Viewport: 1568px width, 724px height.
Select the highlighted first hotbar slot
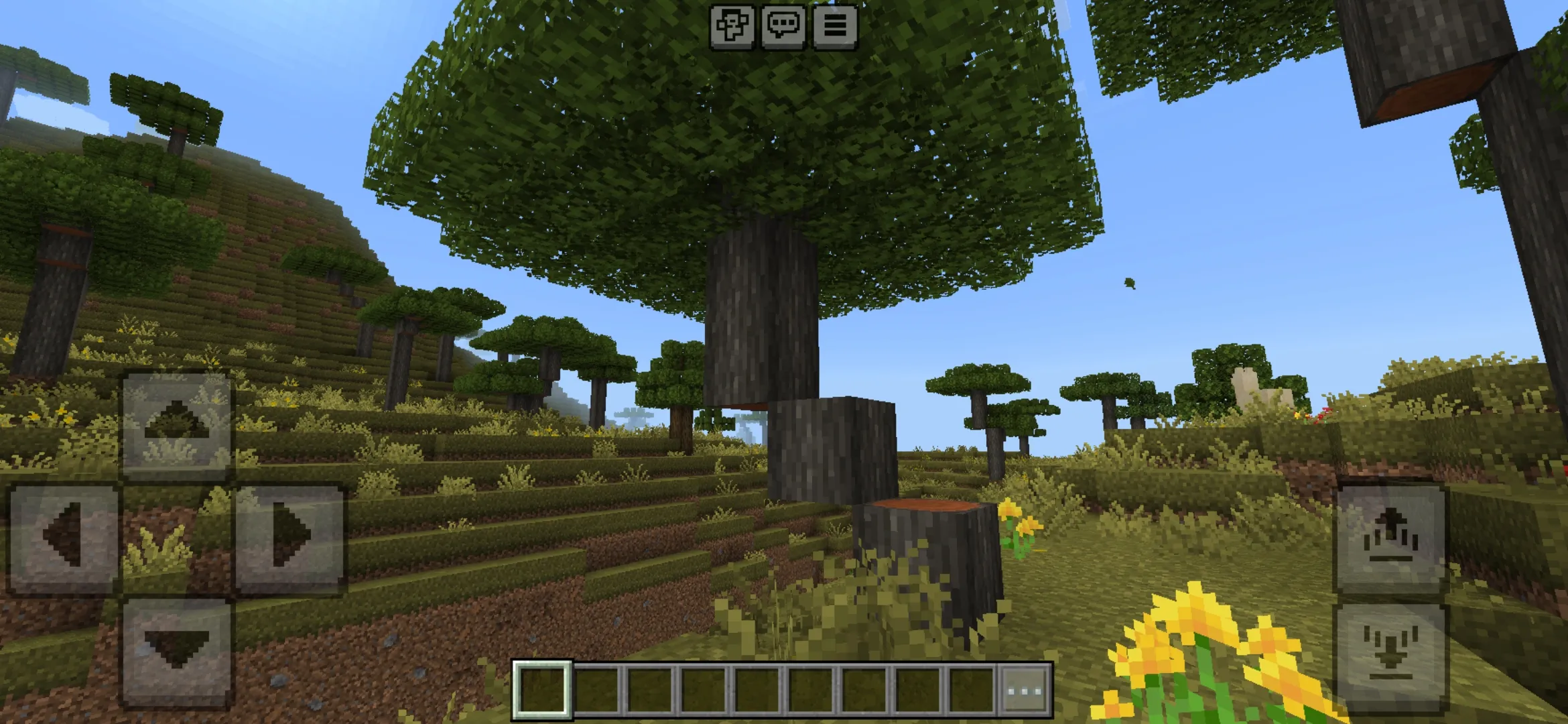(543, 689)
